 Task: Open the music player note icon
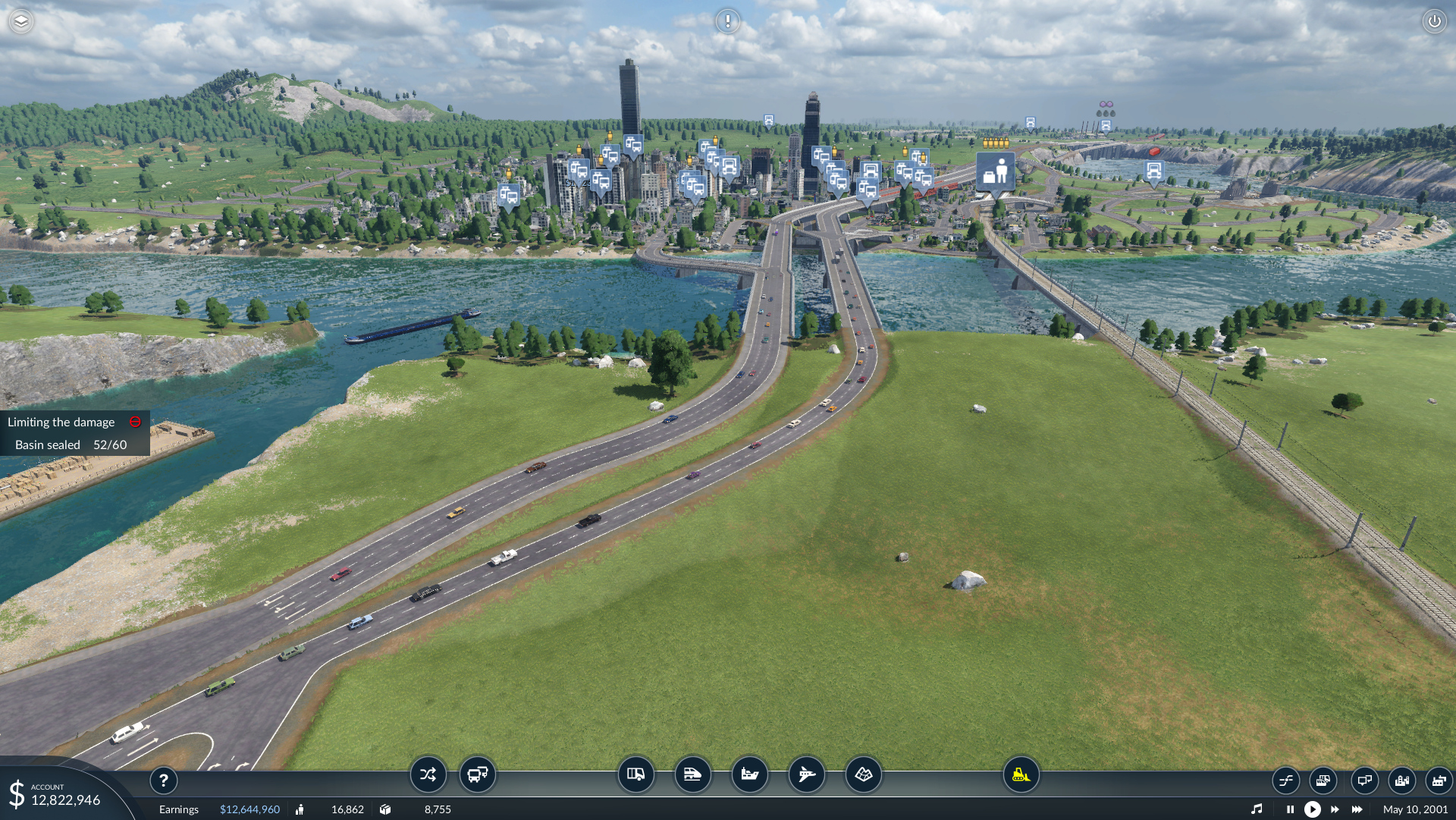point(1257,809)
